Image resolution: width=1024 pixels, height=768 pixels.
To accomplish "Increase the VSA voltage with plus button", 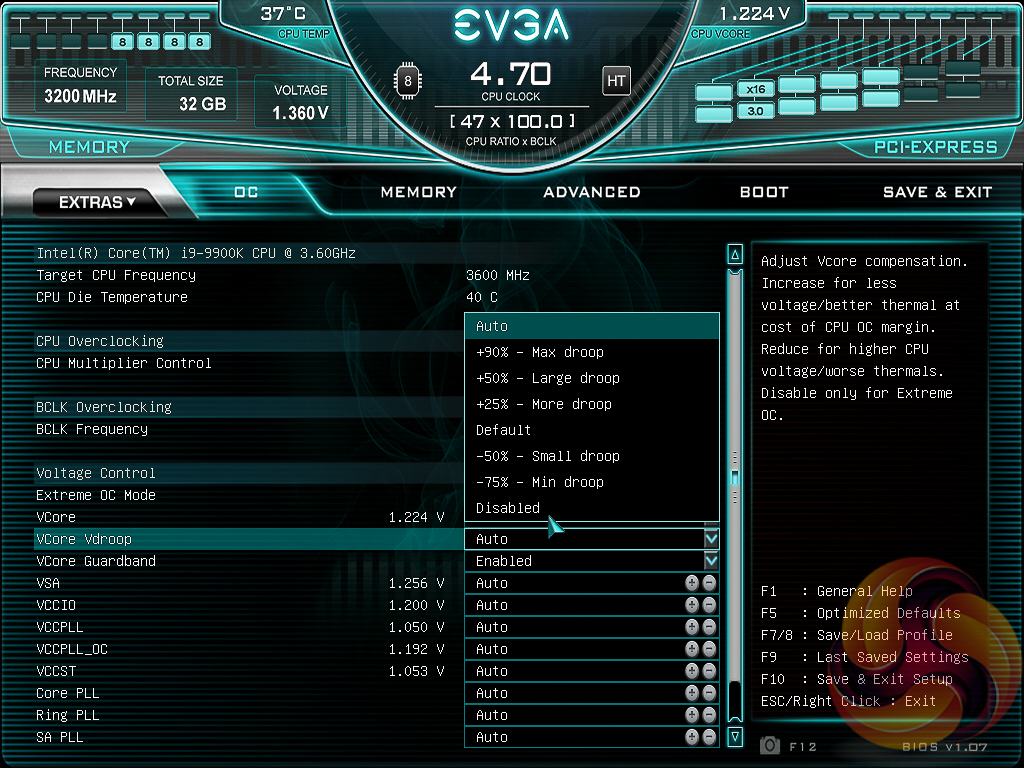I will [692, 583].
